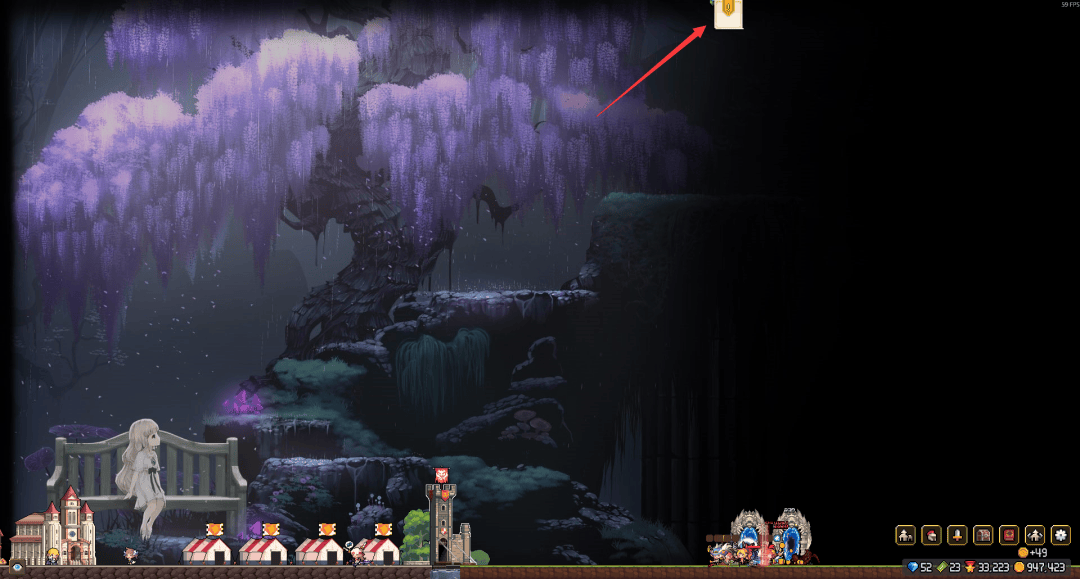Image resolution: width=1080 pixels, height=579 pixels.
Task: Select the sword equipment icon
Action: (957, 535)
